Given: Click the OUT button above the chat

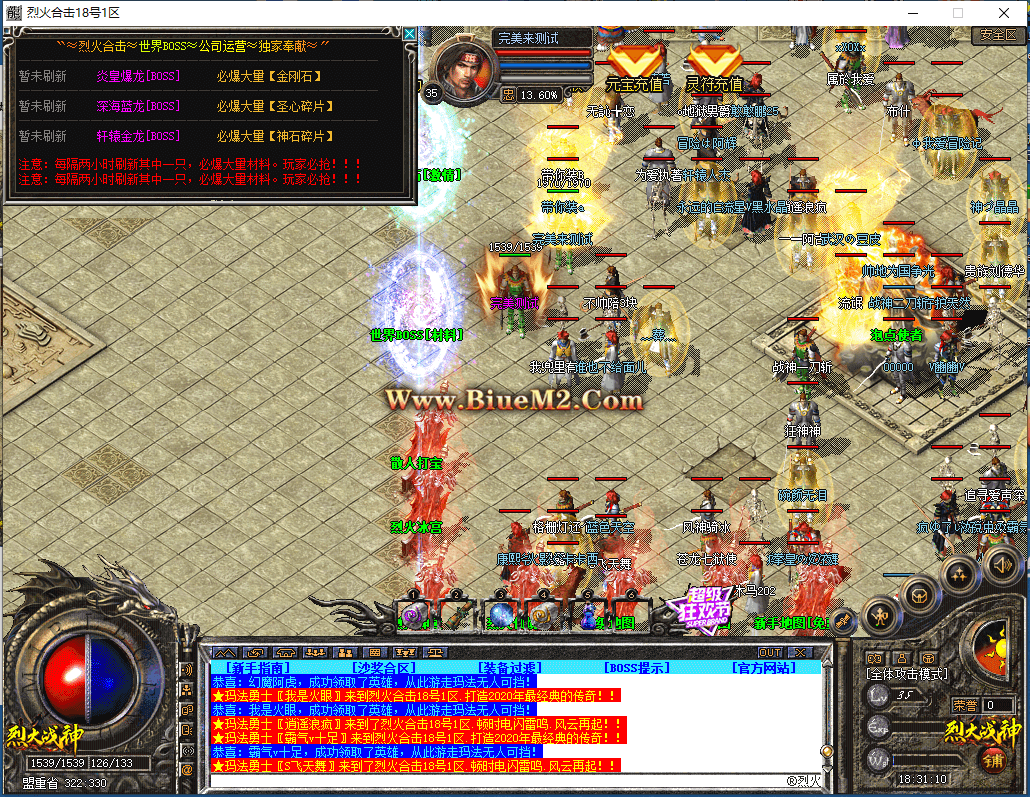Looking at the screenshot, I should pos(769,652).
